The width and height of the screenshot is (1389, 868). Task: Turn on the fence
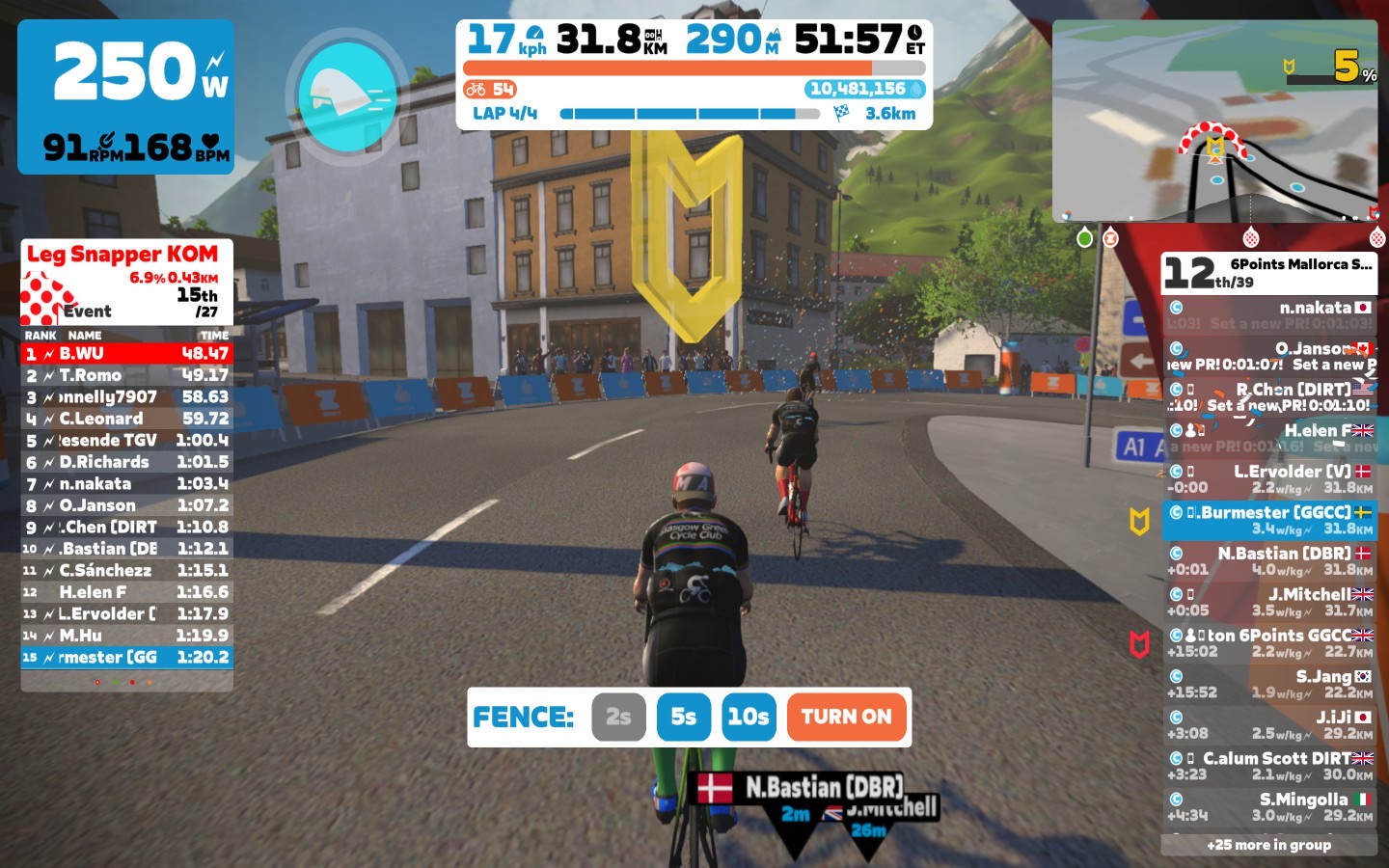coord(846,717)
